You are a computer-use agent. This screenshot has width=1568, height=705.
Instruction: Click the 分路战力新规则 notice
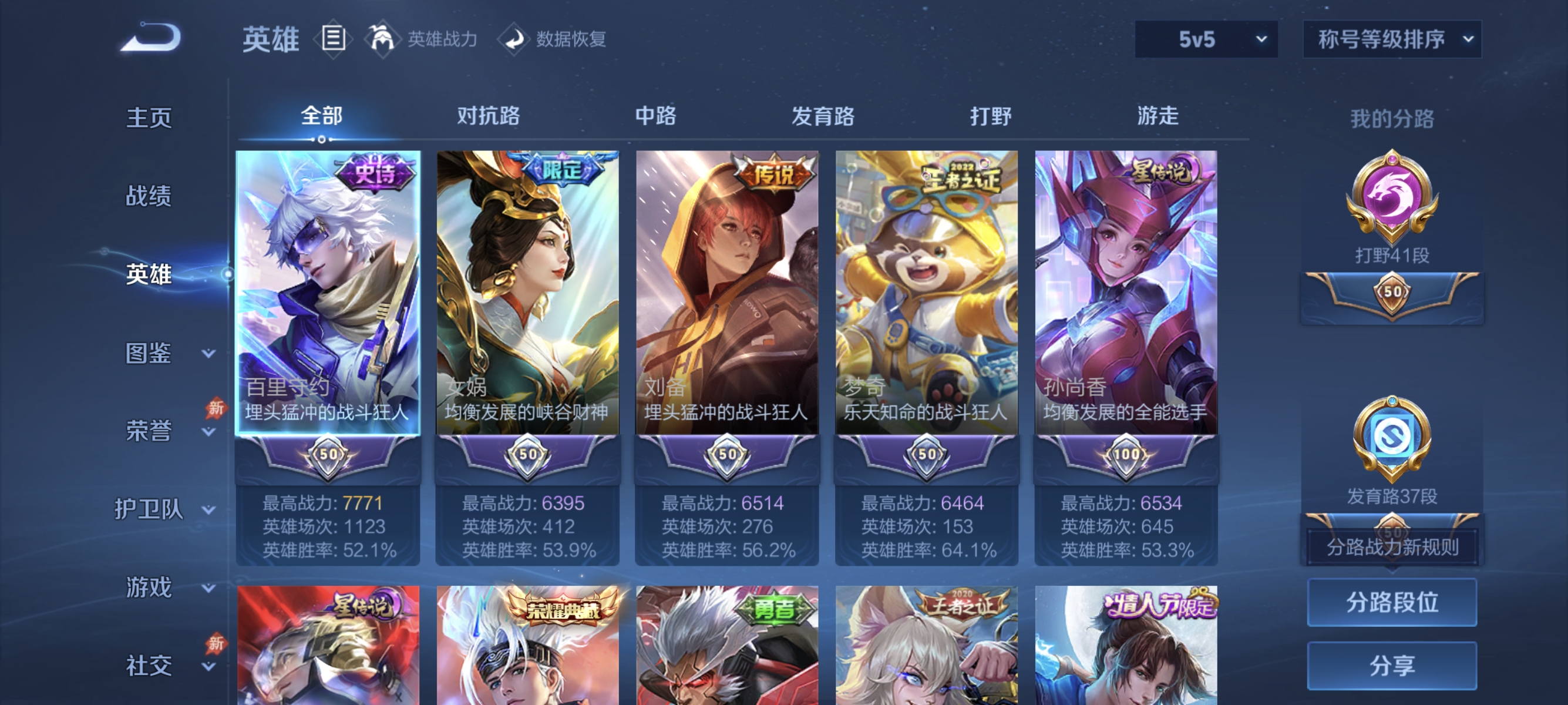pyautogui.click(x=1394, y=549)
